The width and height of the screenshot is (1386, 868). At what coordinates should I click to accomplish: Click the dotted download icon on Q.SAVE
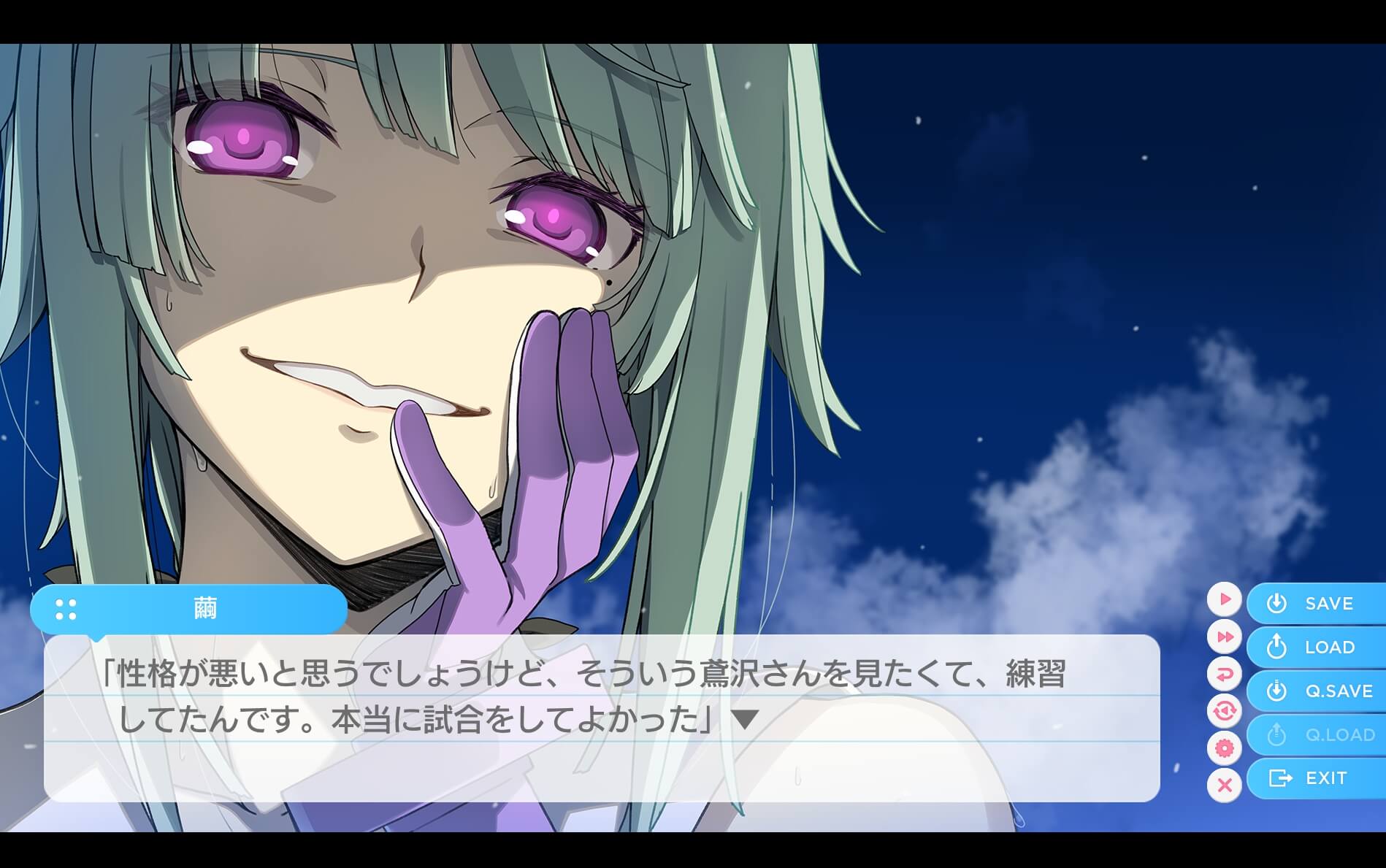tap(1276, 691)
